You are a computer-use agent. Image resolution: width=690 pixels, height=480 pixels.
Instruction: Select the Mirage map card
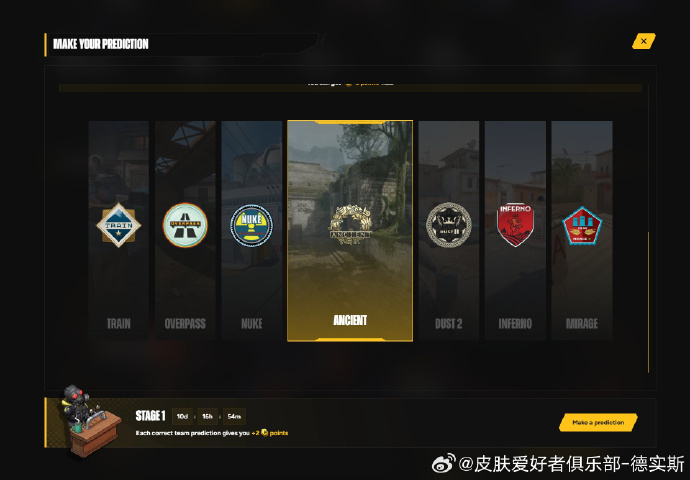point(581,230)
